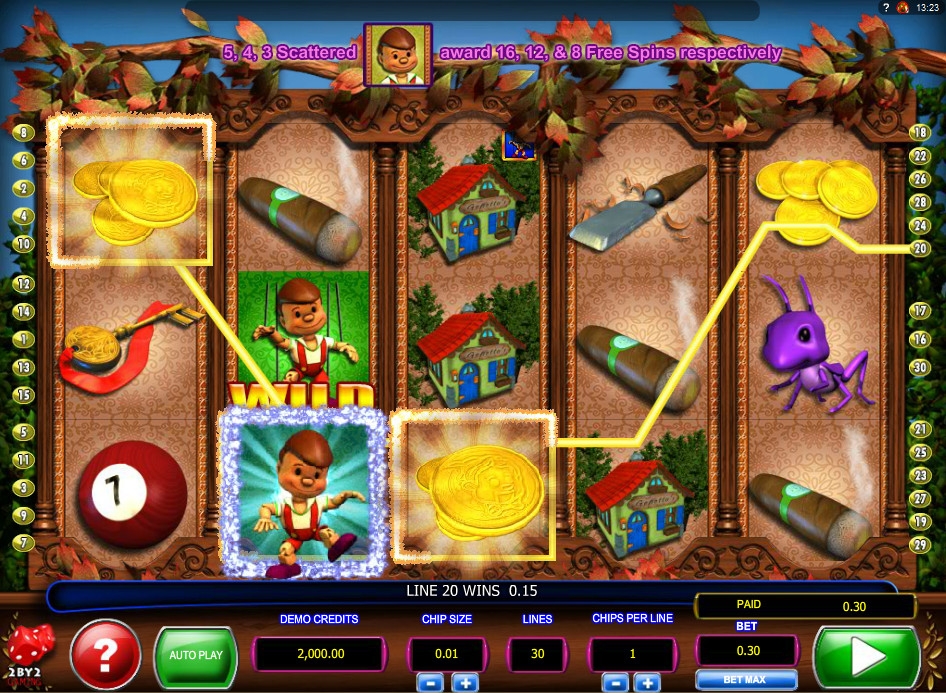Viewport: 946px width, 693px height.
Task: Open the red question mark help button
Action: pos(104,655)
